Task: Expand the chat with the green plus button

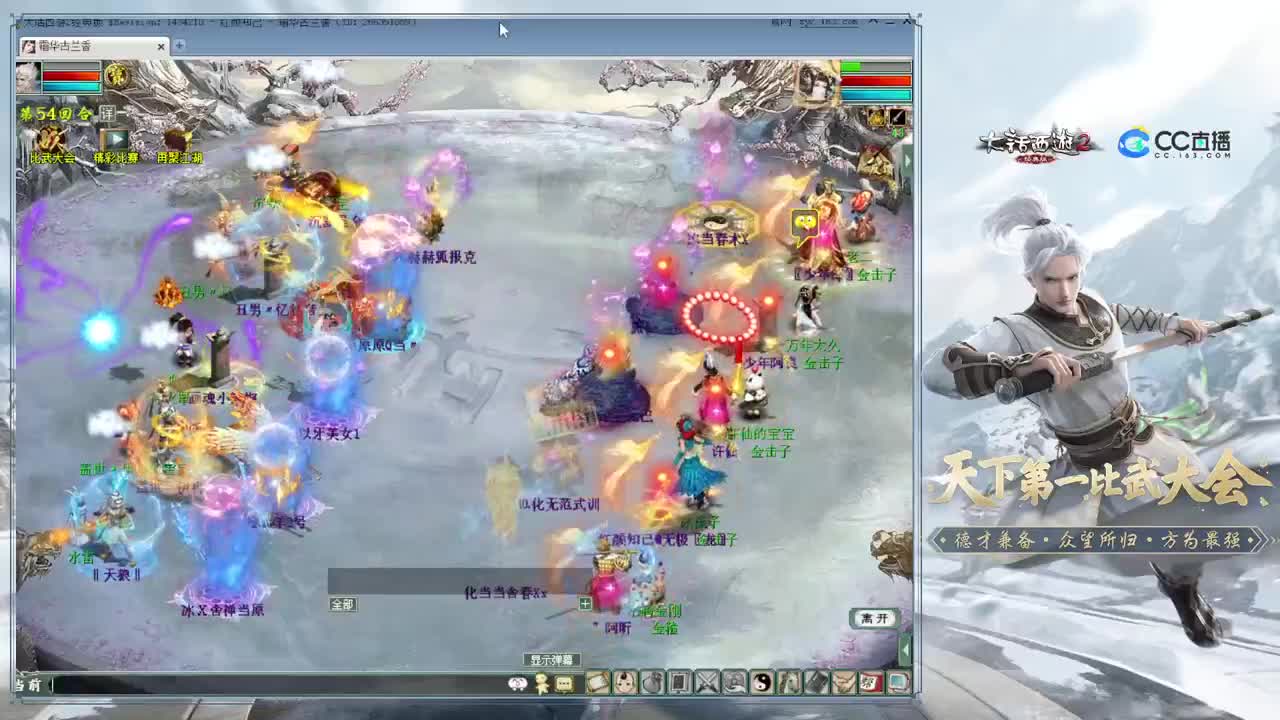Action: pos(585,604)
